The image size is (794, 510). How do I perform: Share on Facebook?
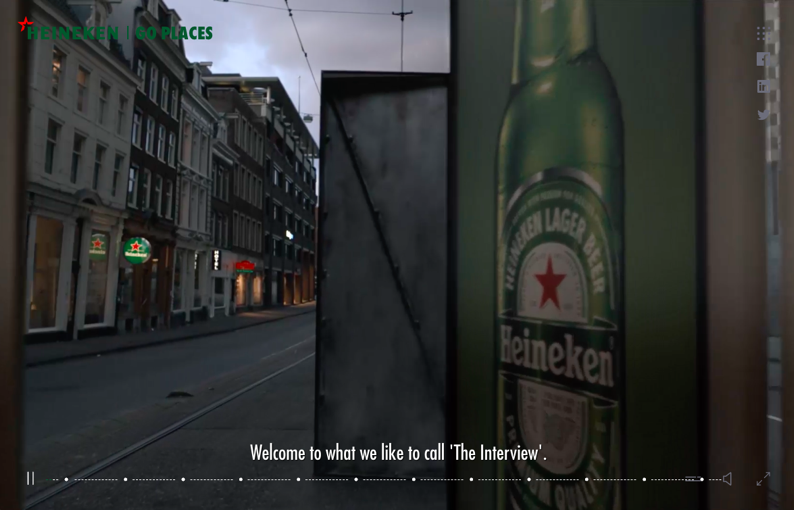pyautogui.click(x=763, y=60)
